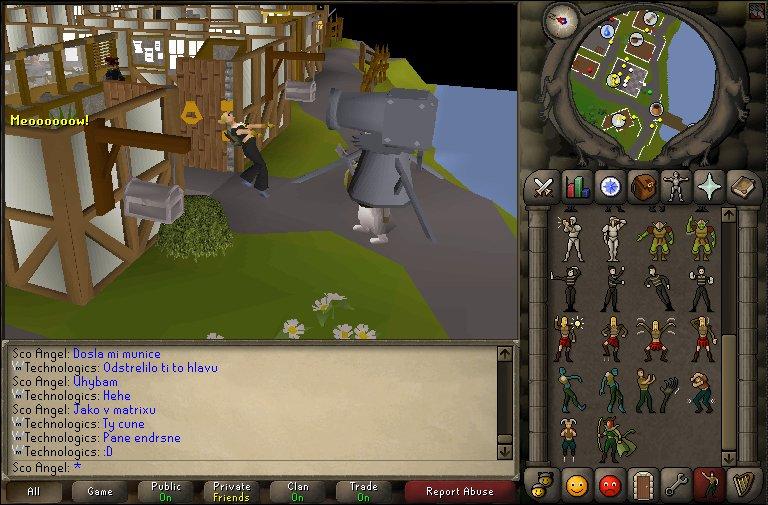Screen dimensions: 768x505
Task: Switch to the Prayer tab
Action: tap(709, 186)
